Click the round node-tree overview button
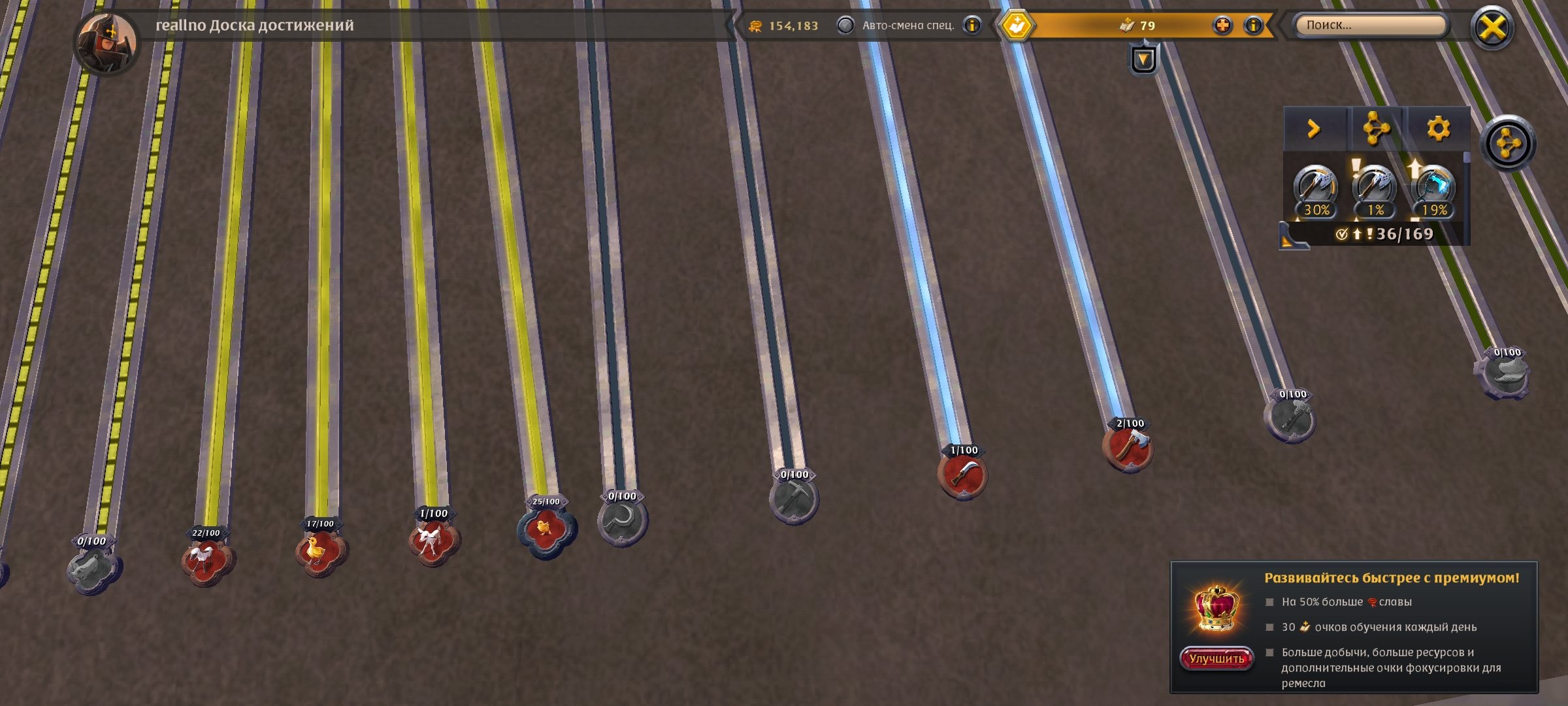 coord(1507,144)
